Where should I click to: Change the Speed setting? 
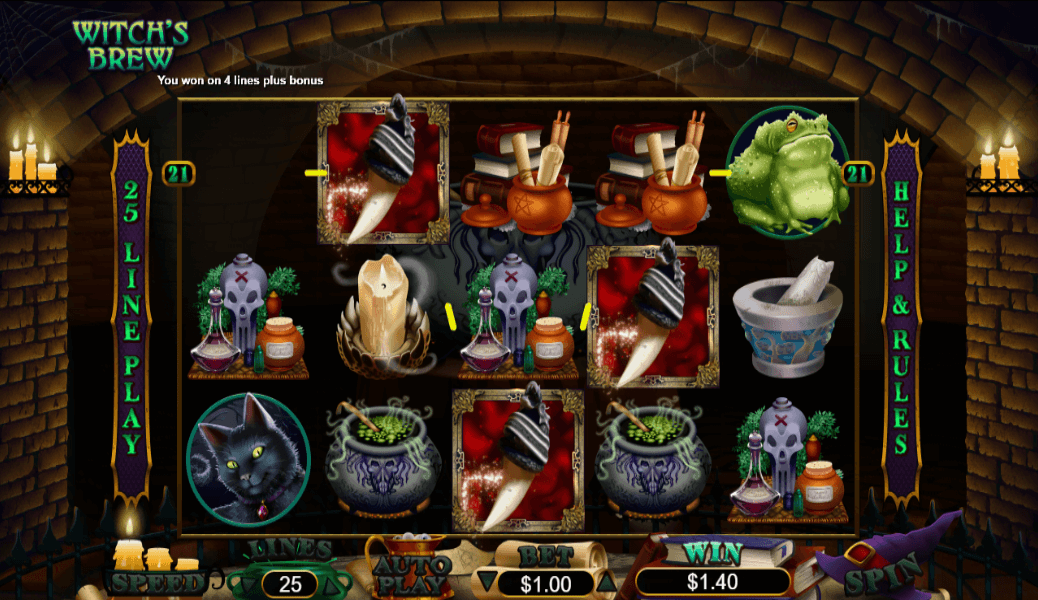click(153, 581)
